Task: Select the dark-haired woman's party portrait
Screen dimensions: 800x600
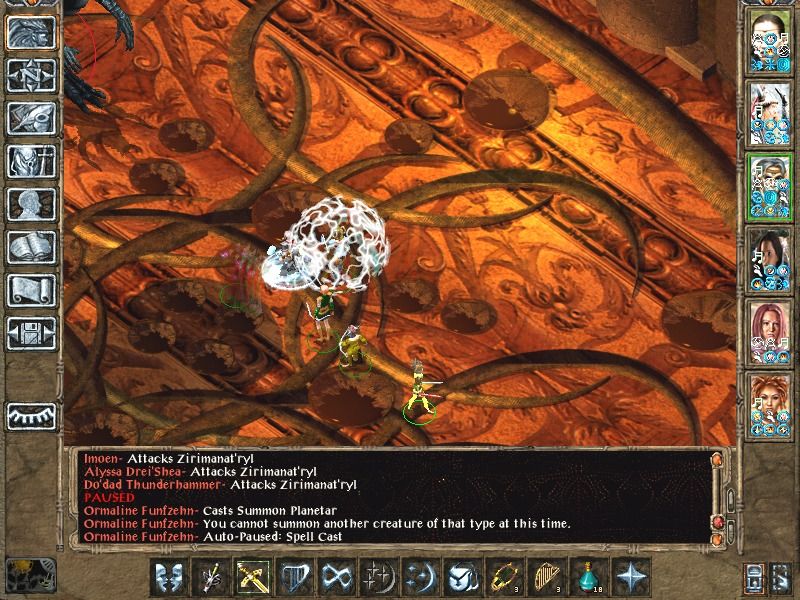Action: click(x=771, y=259)
